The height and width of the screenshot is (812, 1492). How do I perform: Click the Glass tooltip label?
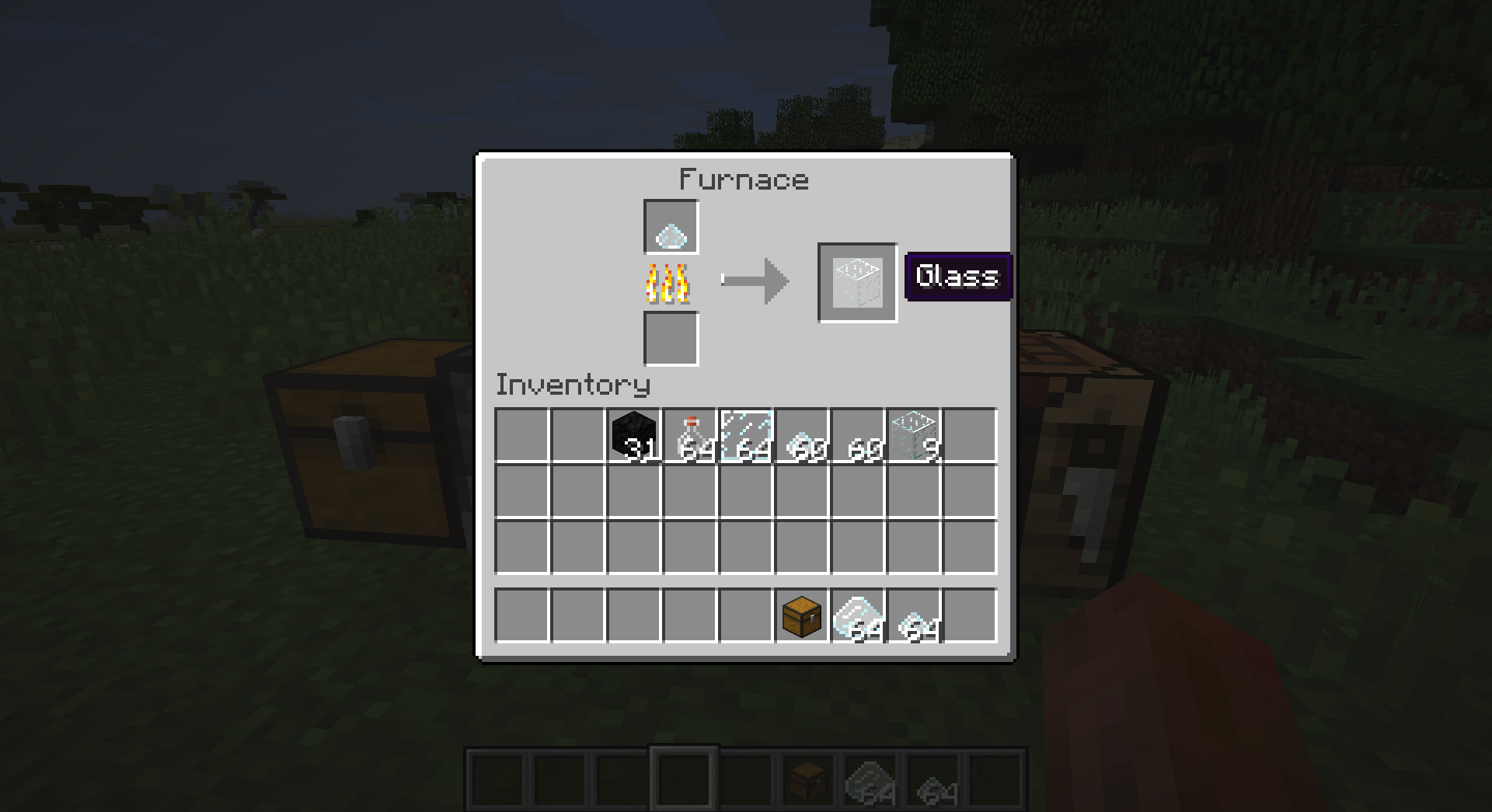point(957,277)
